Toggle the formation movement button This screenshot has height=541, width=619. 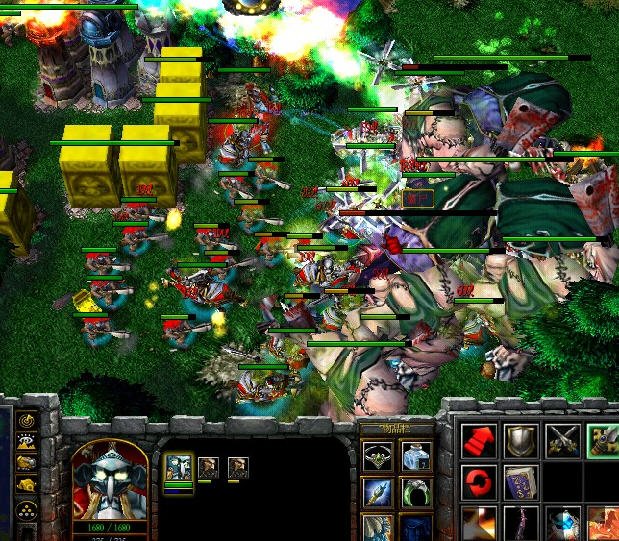(x=27, y=507)
